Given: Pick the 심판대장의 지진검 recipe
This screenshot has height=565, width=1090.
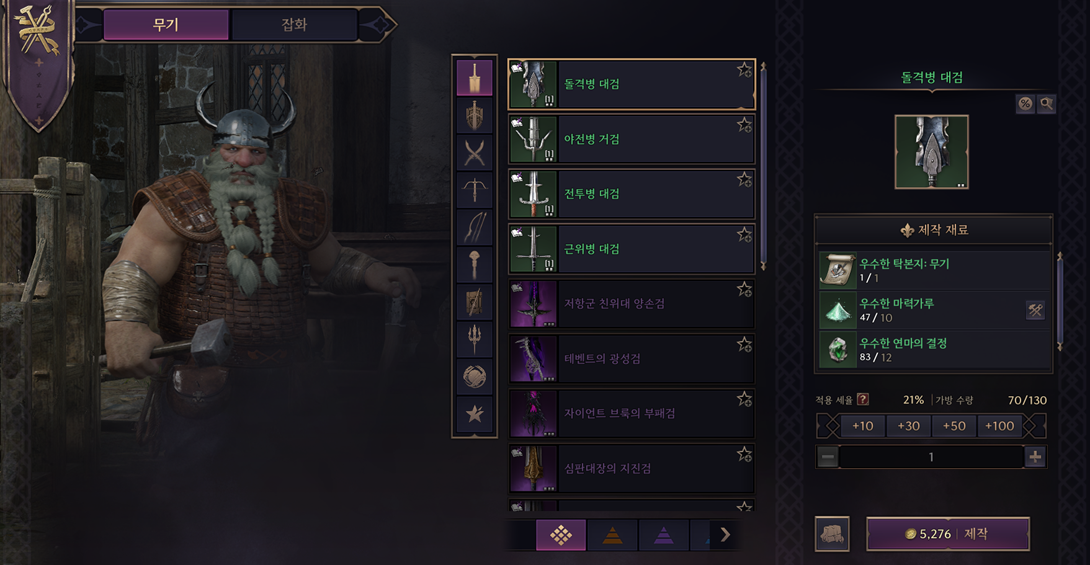Looking at the screenshot, I should [x=631, y=468].
